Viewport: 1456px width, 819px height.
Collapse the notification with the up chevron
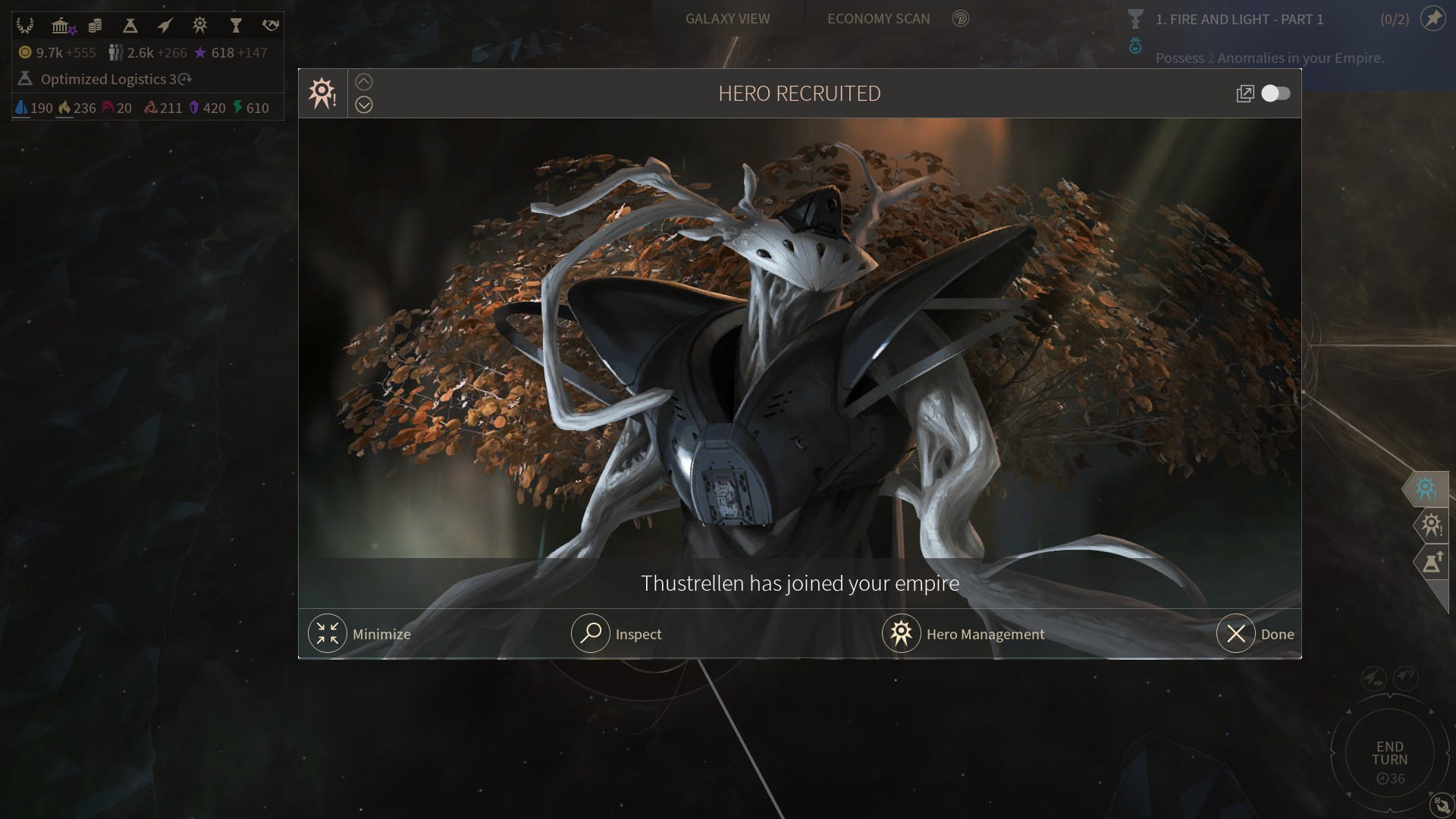pyautogui.click(x=364, y=81)
